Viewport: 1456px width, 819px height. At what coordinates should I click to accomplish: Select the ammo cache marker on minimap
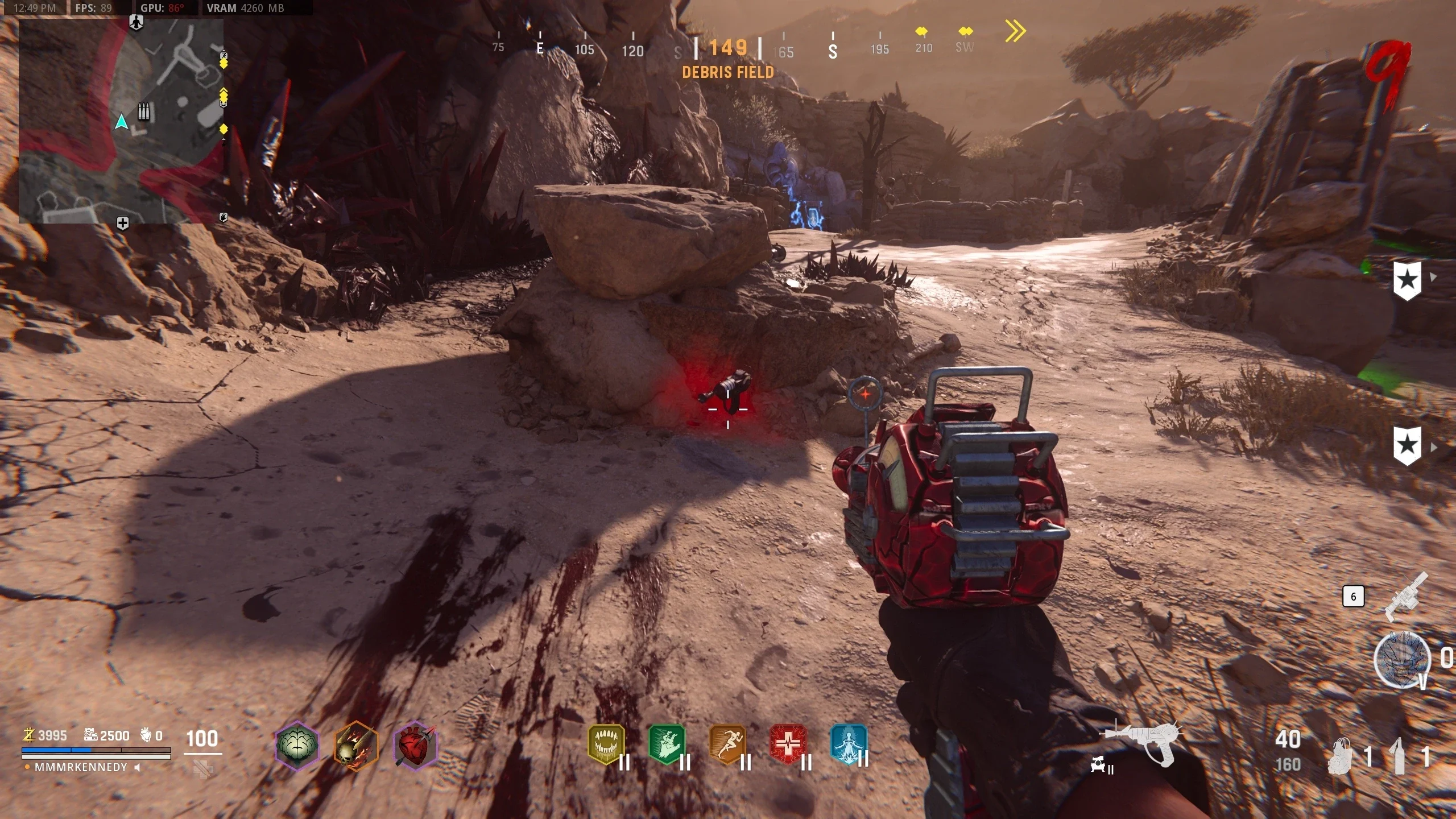[x=144, y=111]
